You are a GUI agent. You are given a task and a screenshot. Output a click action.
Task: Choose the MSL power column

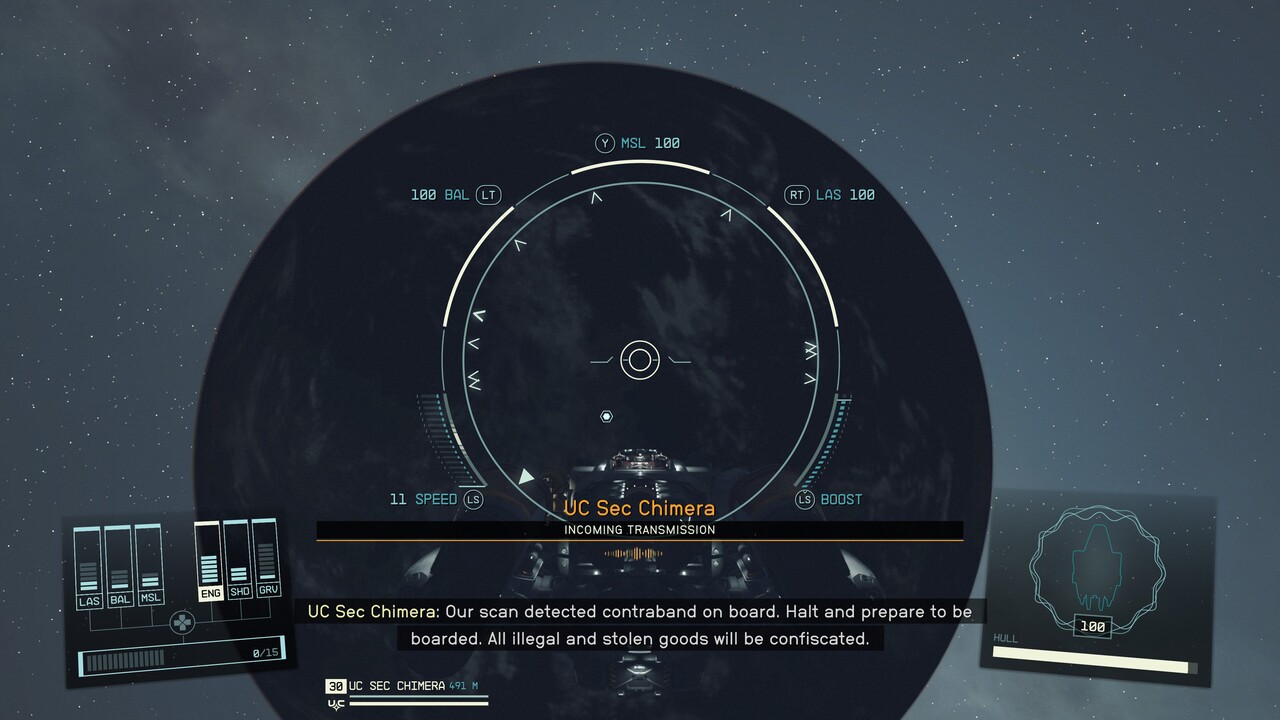click(150, 566)
